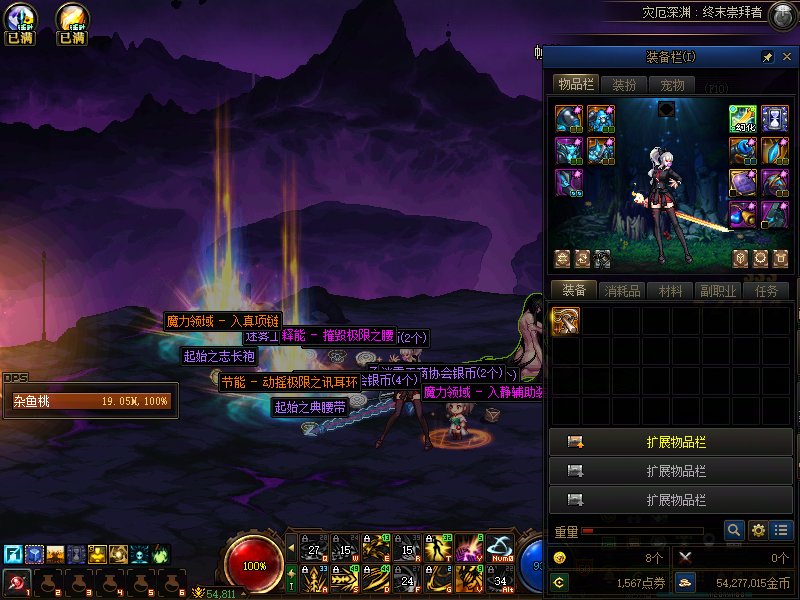Select the 物品栏 tab
800x600 pixels.
click(576, 84)
